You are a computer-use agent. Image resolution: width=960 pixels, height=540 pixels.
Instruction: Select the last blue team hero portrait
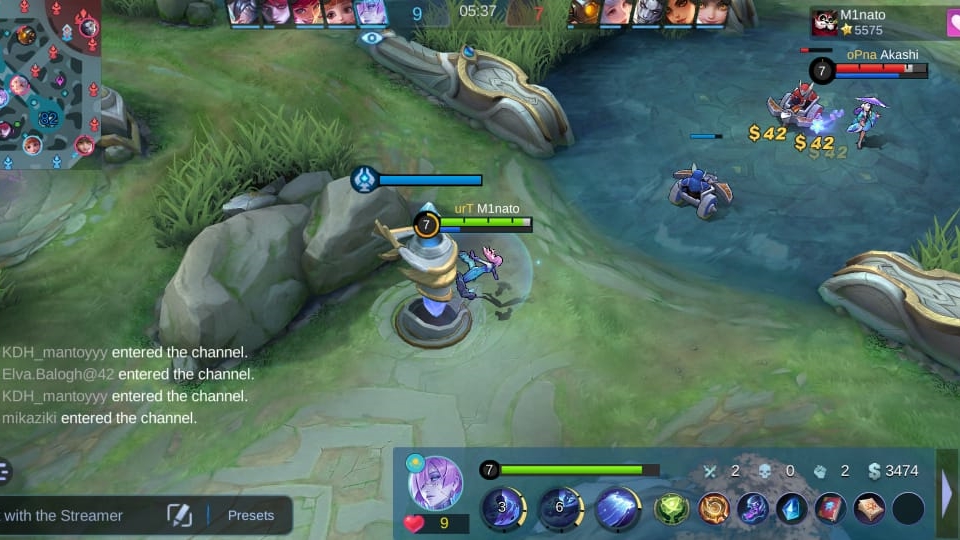pos(371,12)
